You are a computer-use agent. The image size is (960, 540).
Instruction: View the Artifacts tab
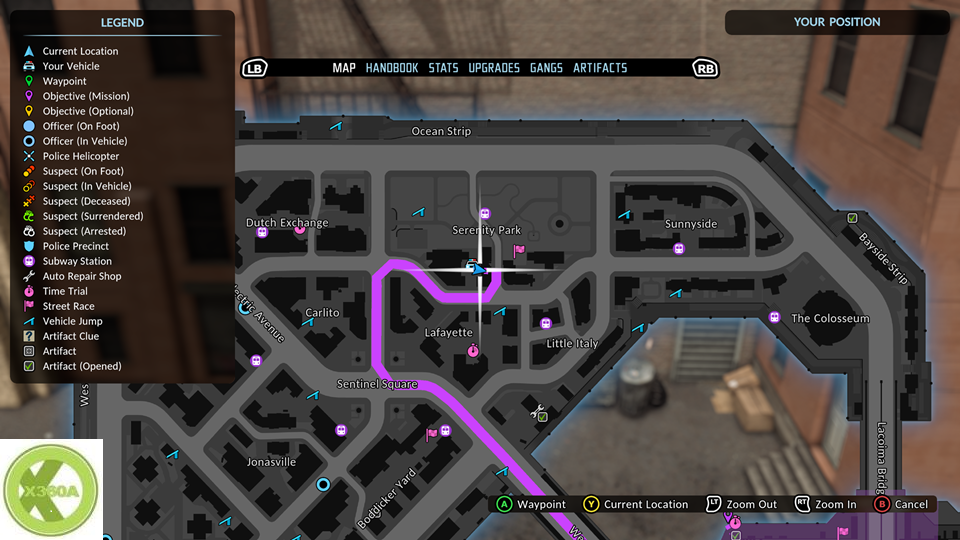click(600, 68)
